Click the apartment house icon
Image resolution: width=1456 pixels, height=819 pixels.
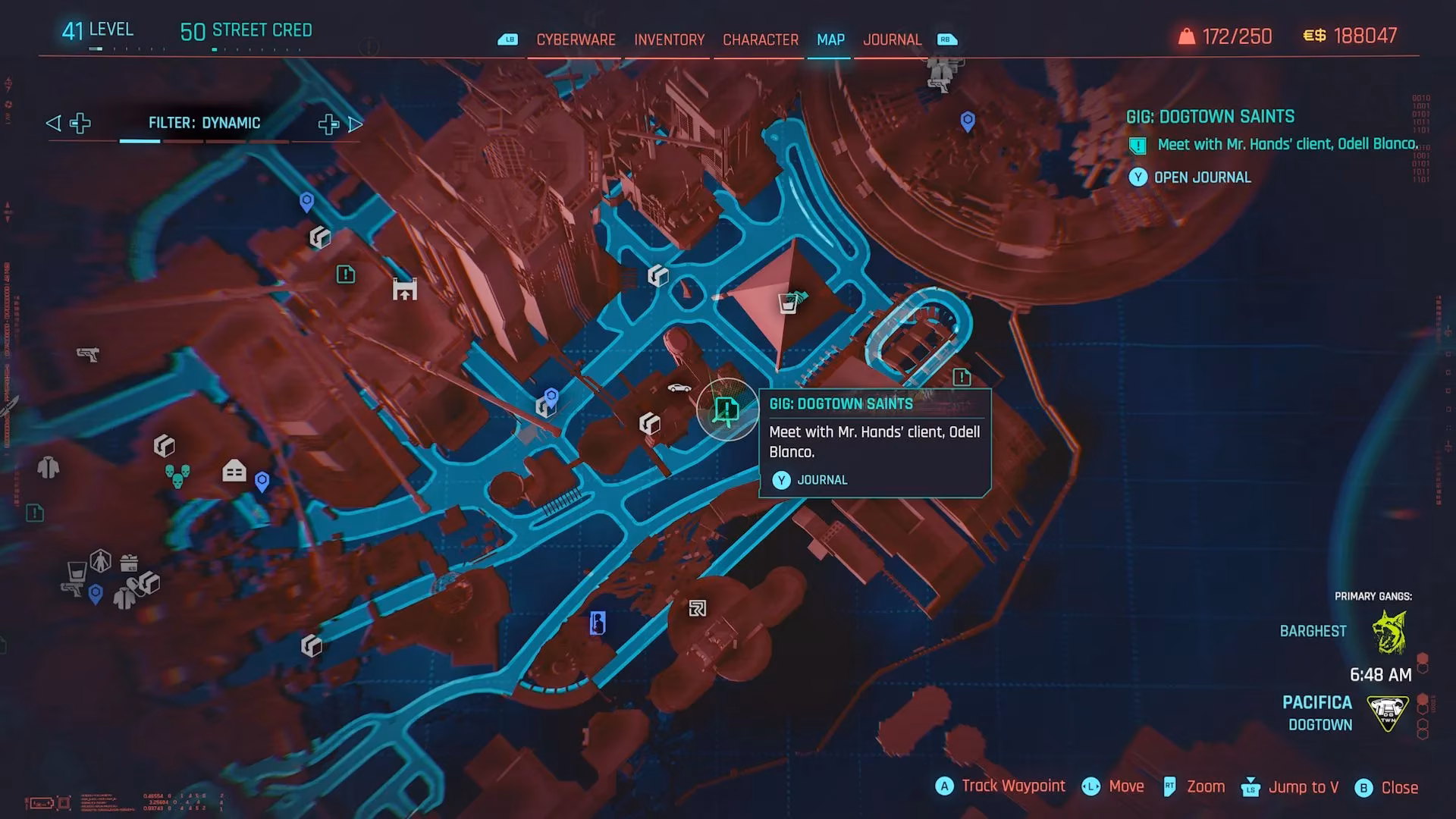point(234,470)
